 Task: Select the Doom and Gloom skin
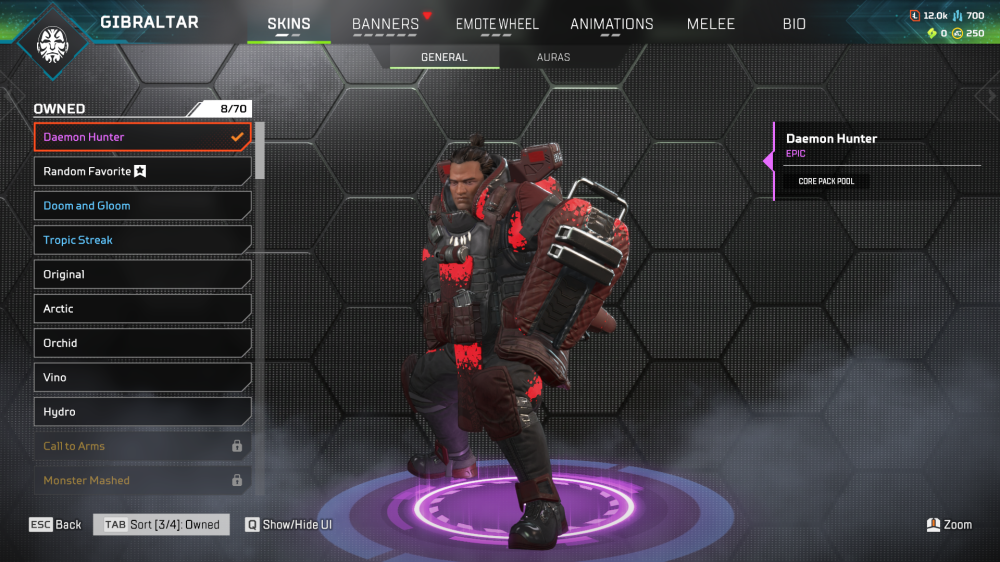click(142, 206)
